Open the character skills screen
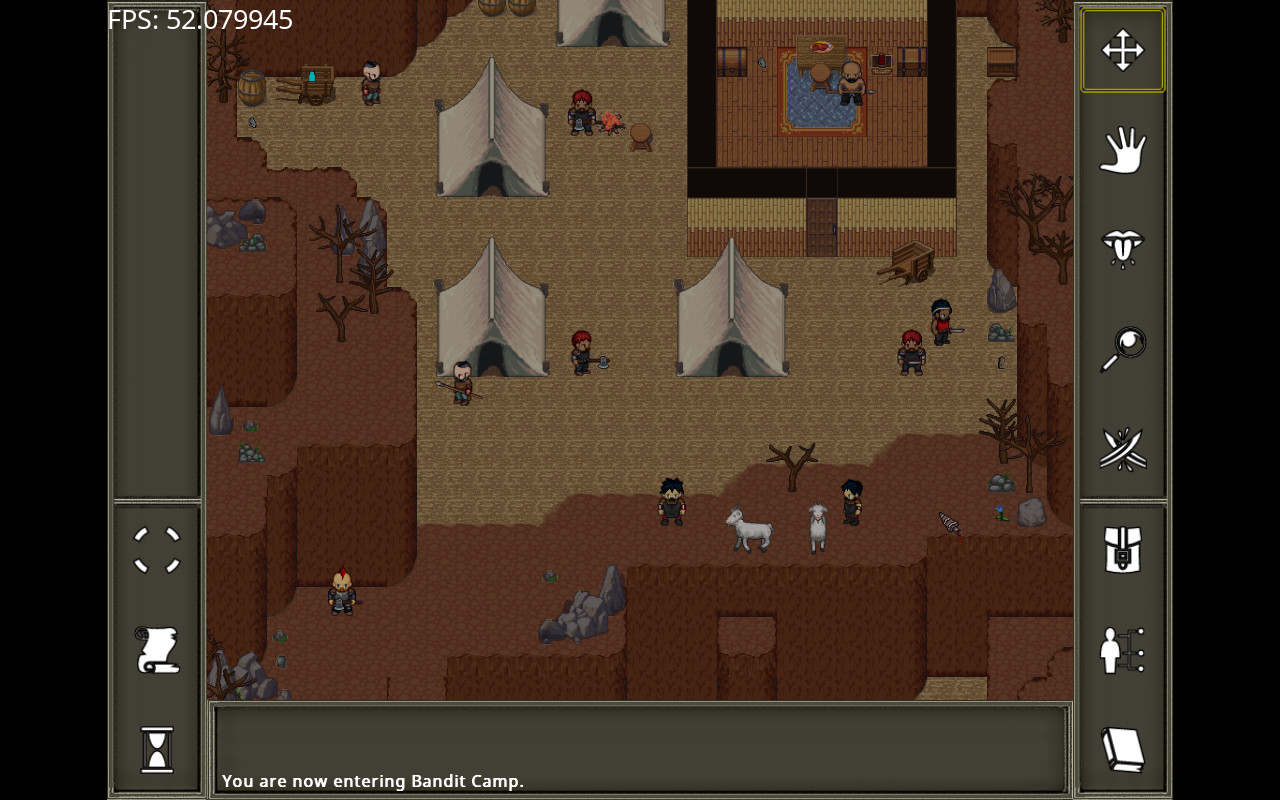This screenshot has width=1280, height=800. (x=1122, y=651)
